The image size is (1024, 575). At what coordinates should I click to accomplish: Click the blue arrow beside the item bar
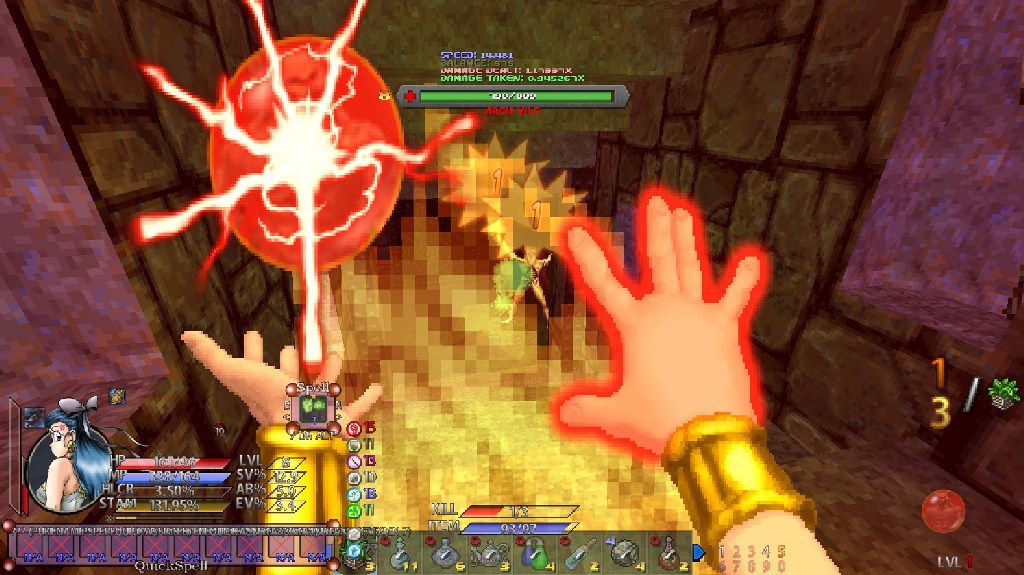pos(699,551)
